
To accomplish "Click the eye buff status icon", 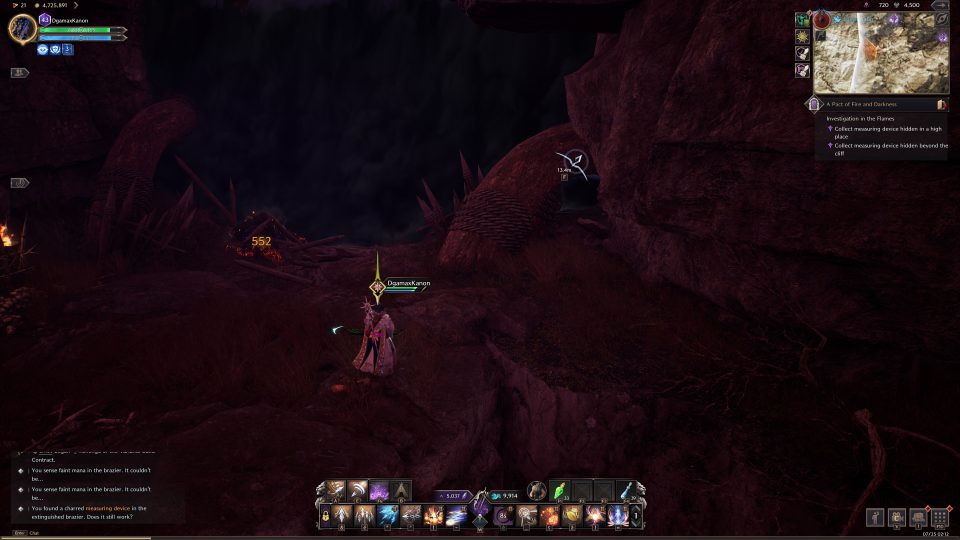I will coord(45,48).
